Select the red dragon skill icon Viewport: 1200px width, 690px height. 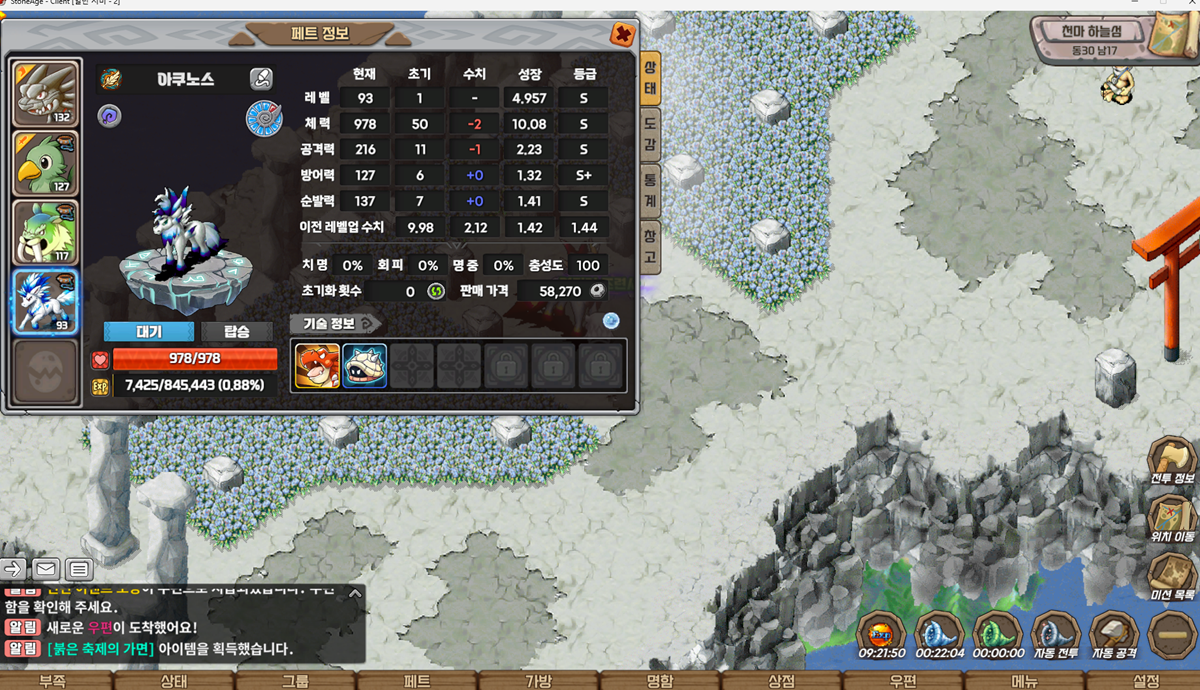pyautogui.click(x=317, y=366)
